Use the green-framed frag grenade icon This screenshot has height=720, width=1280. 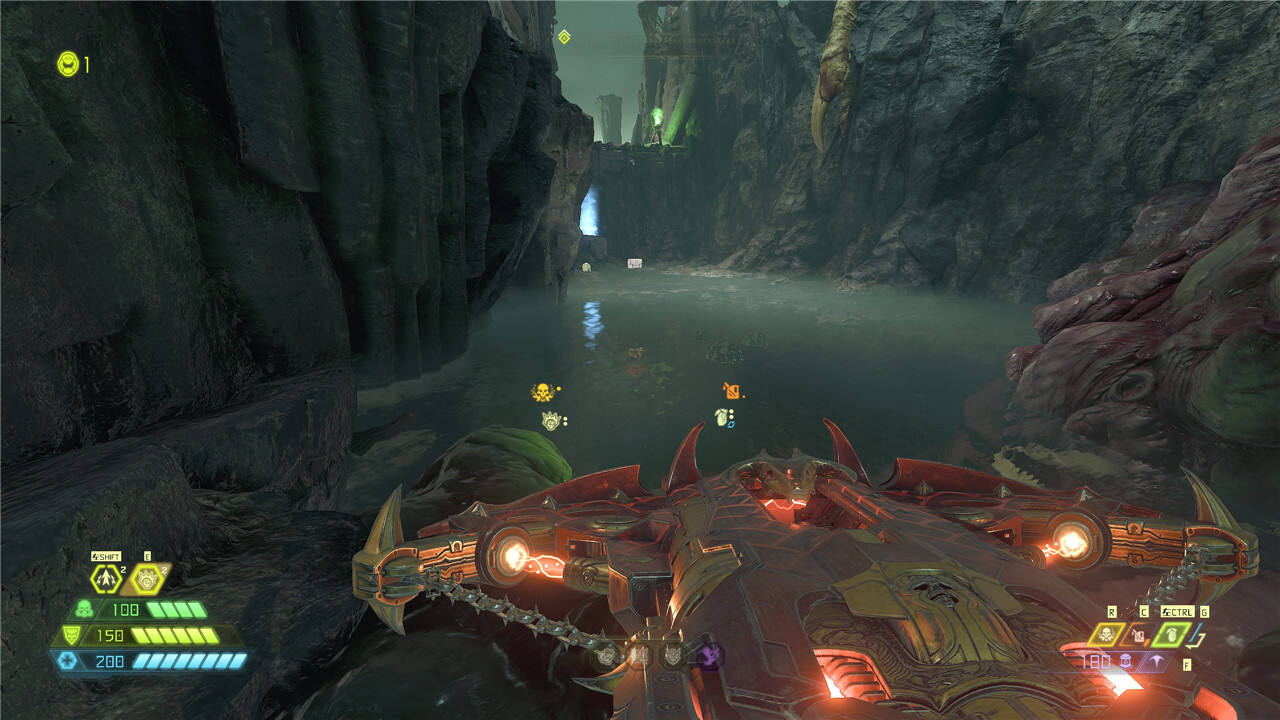1170,634
